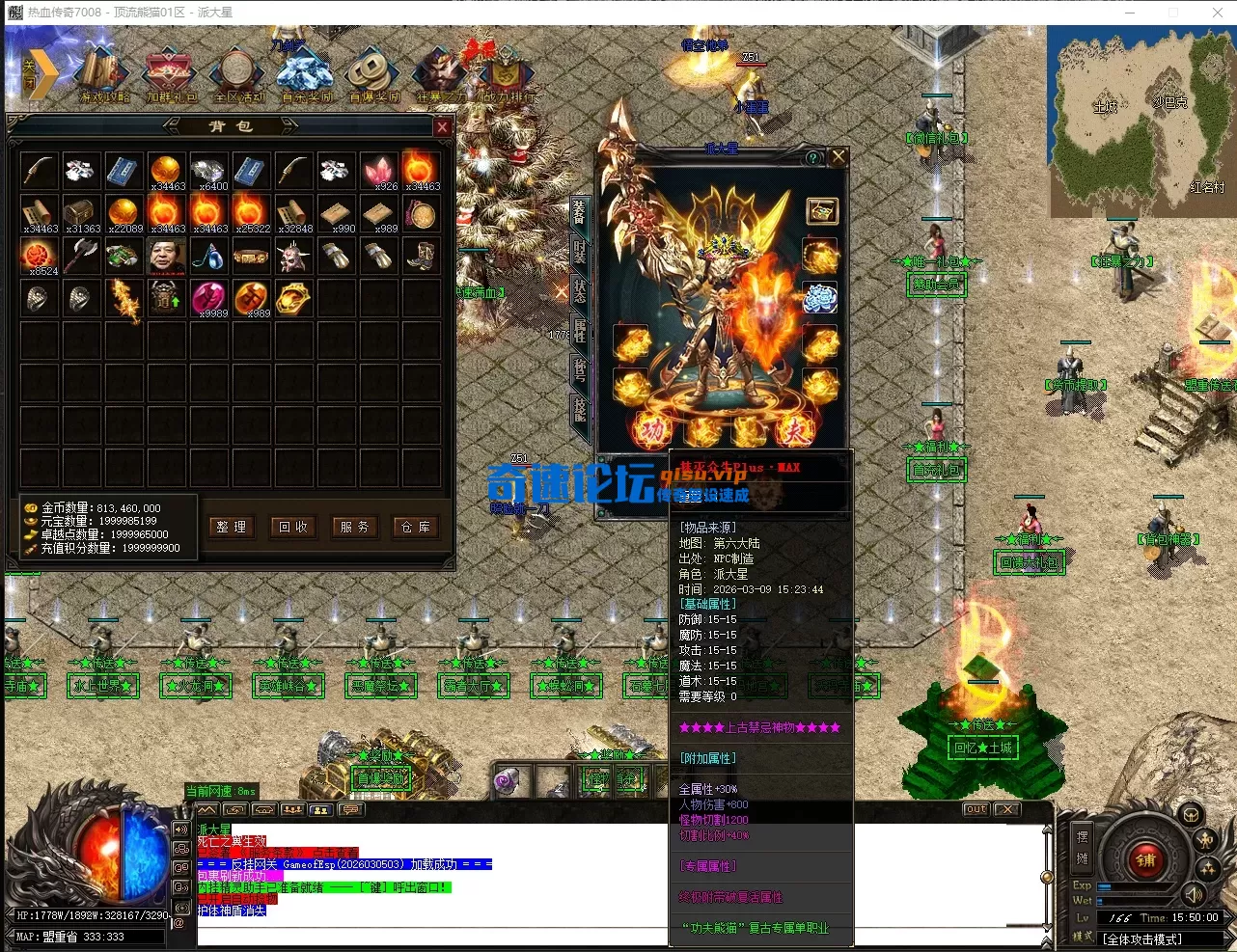Select the portrait photo item in the bag
This screenshot has height=952, width=1237.
167,258
